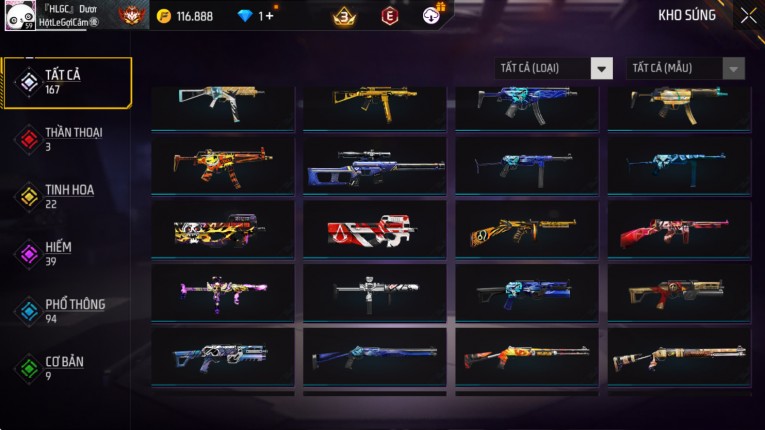Select the red and white P90 skin
This screenshot has width=765, height=430.
click(x=374, y=232)
